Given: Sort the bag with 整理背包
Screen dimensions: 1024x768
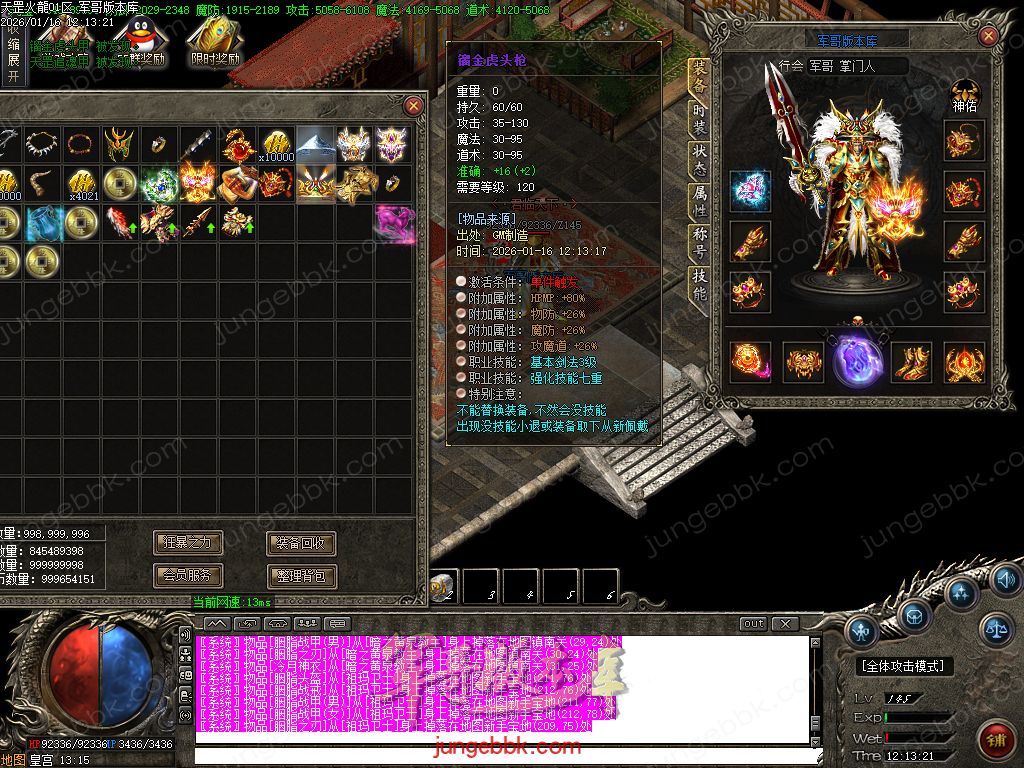Looking at the screenshot, I should 301,576.
